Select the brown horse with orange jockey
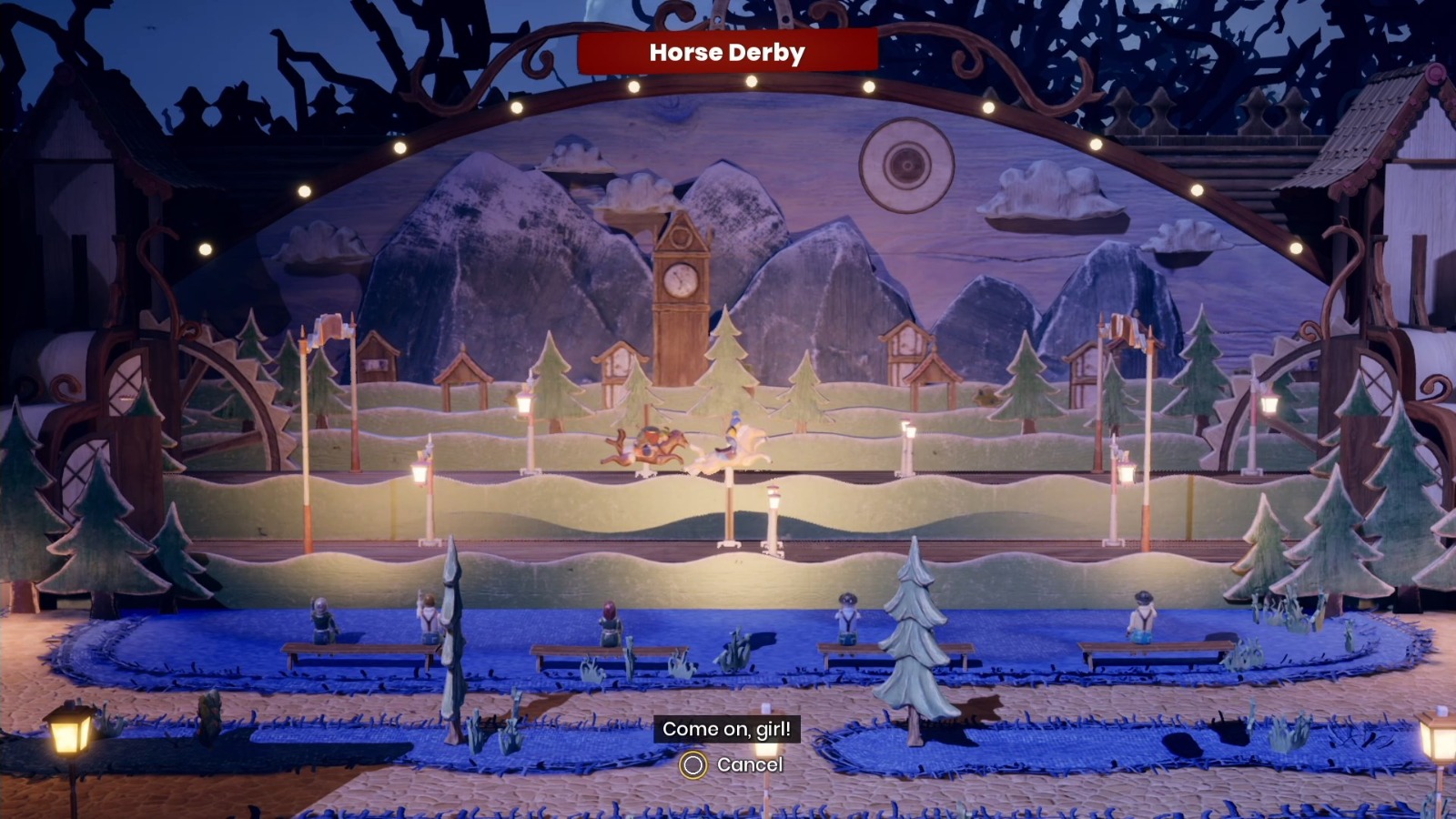The image size is (1456, 819). tap(651, 446)
